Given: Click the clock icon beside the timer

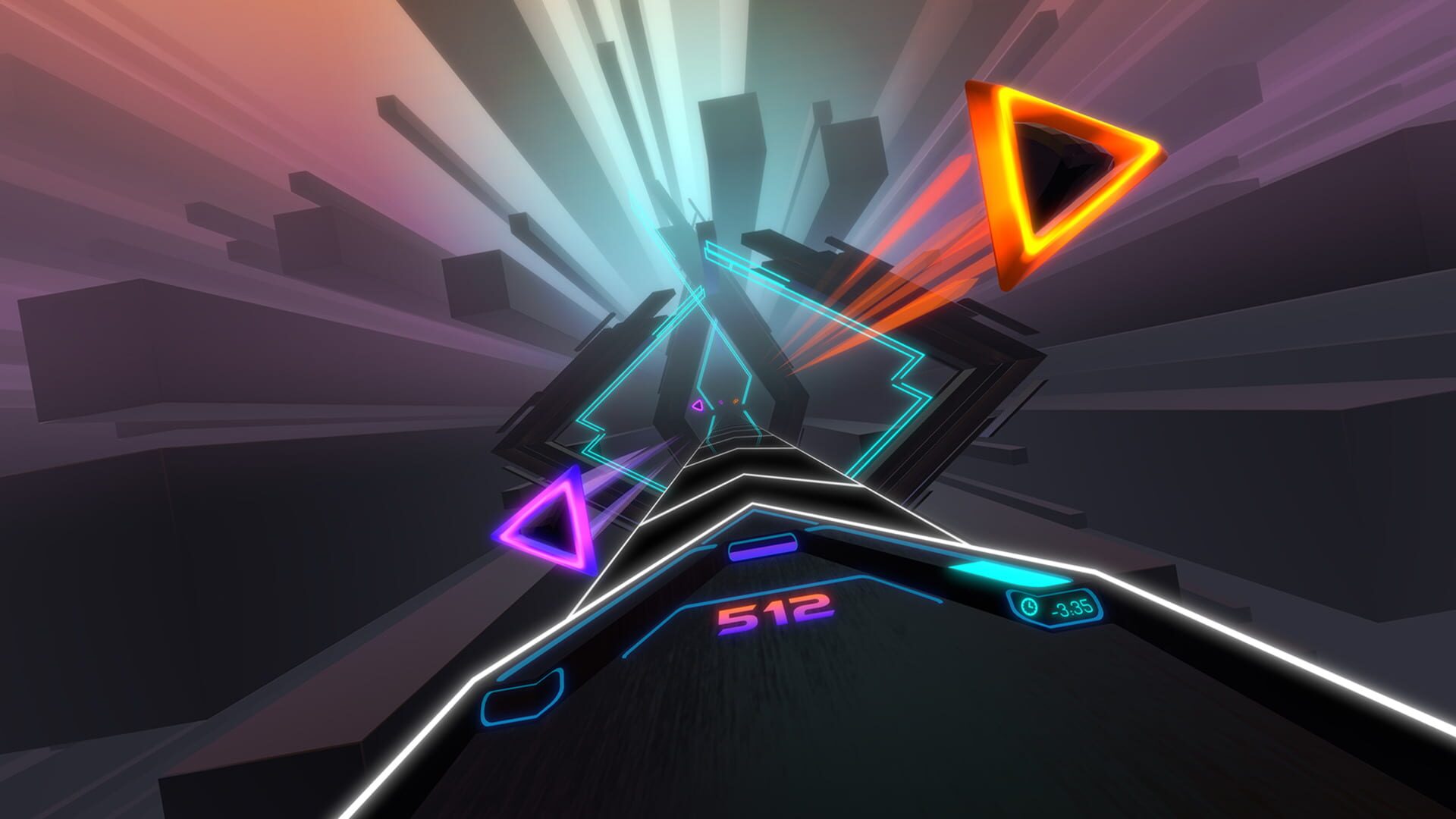Looking at the screenshot, I should (1030, 607).
